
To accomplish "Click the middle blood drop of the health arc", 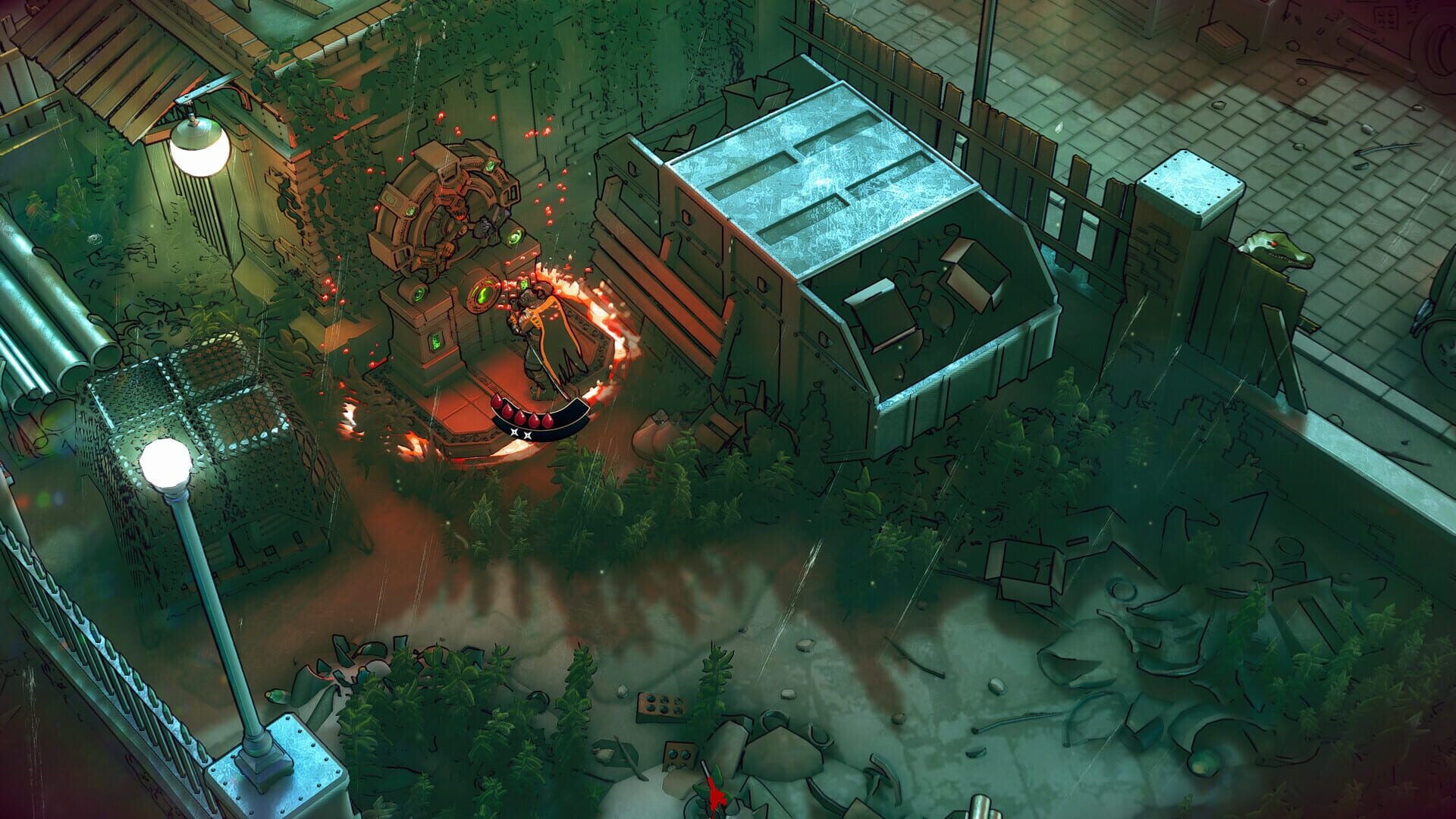I will point(520,418).
